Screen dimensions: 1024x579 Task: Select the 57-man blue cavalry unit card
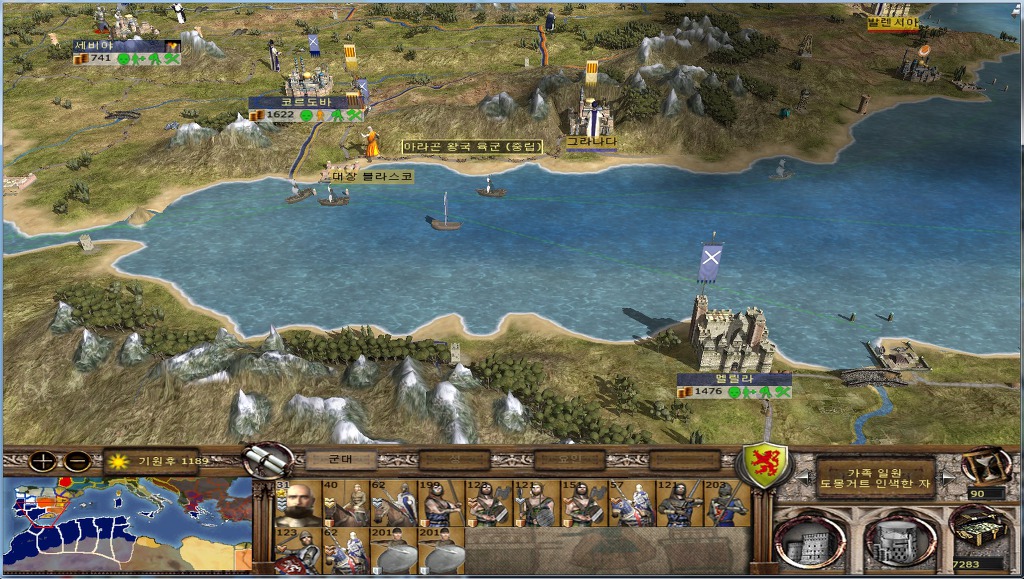tap(632, 503)
